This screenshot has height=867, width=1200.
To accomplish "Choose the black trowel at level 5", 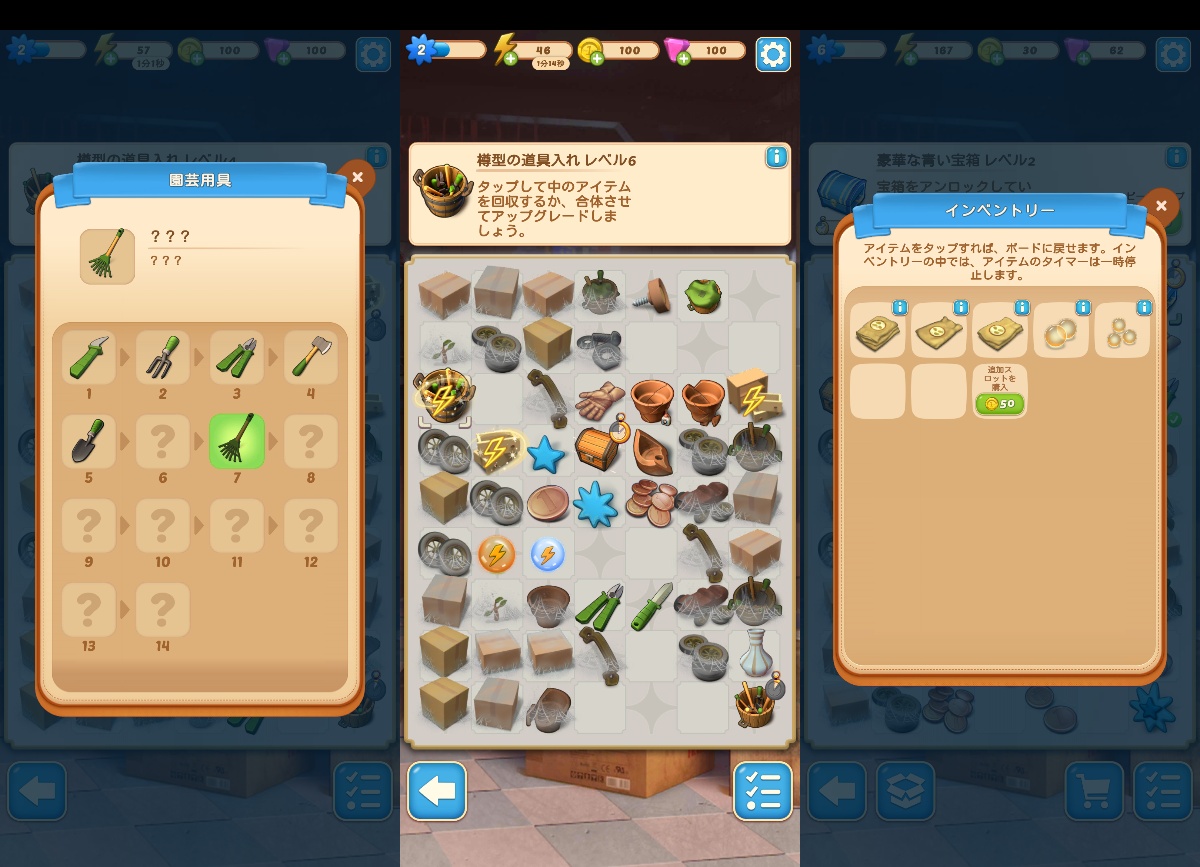I will tap(89, 441).
